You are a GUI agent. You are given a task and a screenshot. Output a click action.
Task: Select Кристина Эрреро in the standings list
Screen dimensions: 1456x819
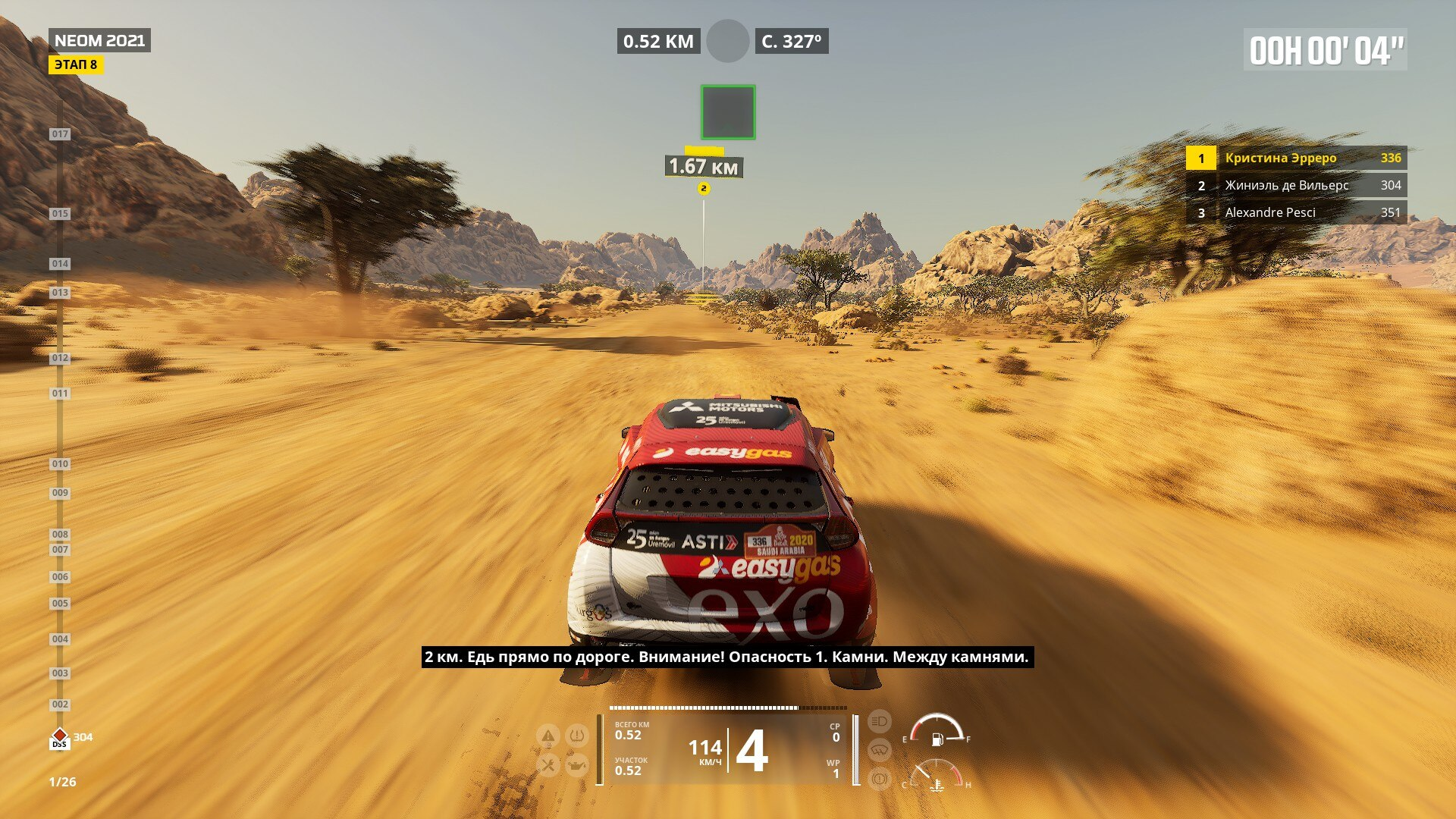pos(1296,158)
